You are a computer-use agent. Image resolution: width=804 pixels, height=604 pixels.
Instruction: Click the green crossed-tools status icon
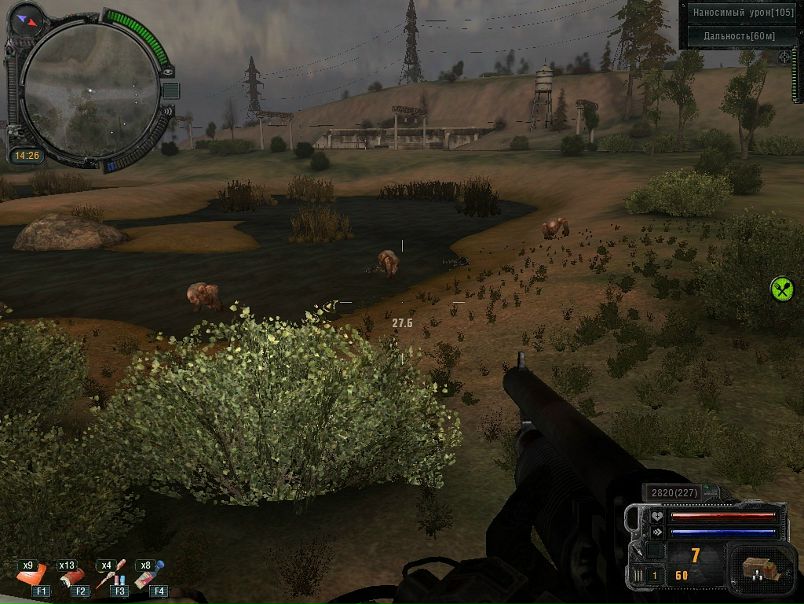782,290
